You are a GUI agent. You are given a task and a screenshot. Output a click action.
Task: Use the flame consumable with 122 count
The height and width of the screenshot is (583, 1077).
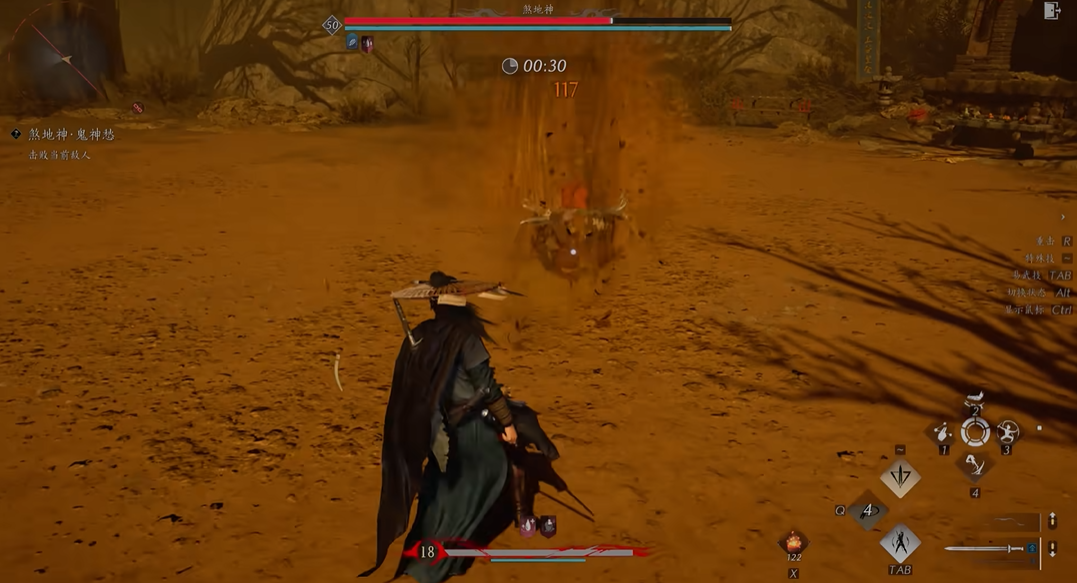click(x=793, y=542)
